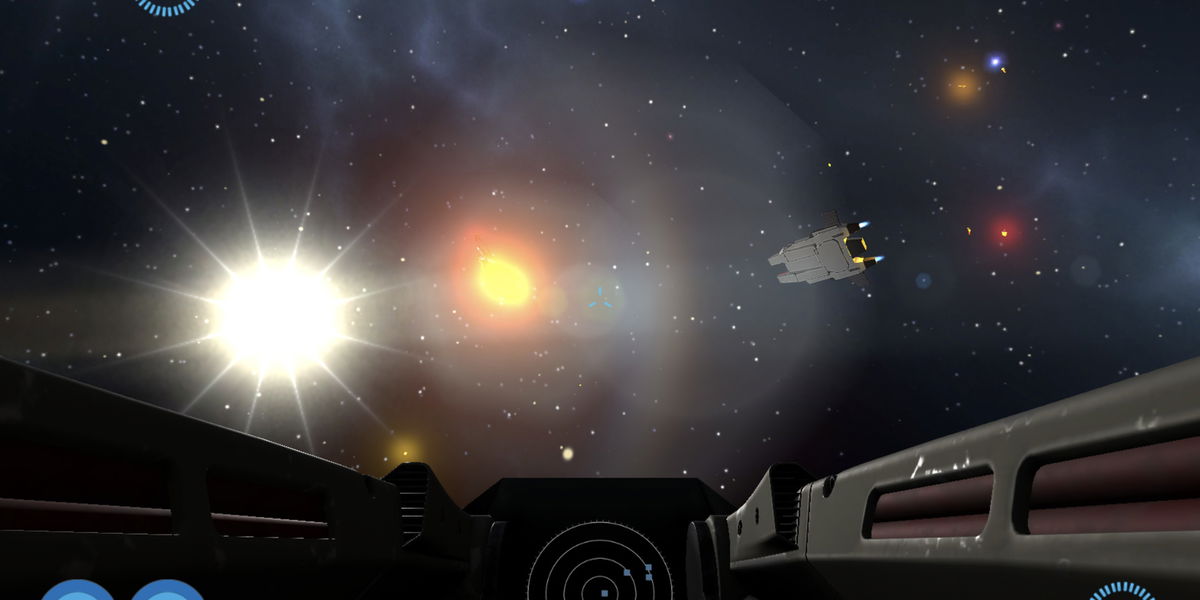Click the circular radar display on the dashboard
The image size is (1200, 600).
pos(600,566)
